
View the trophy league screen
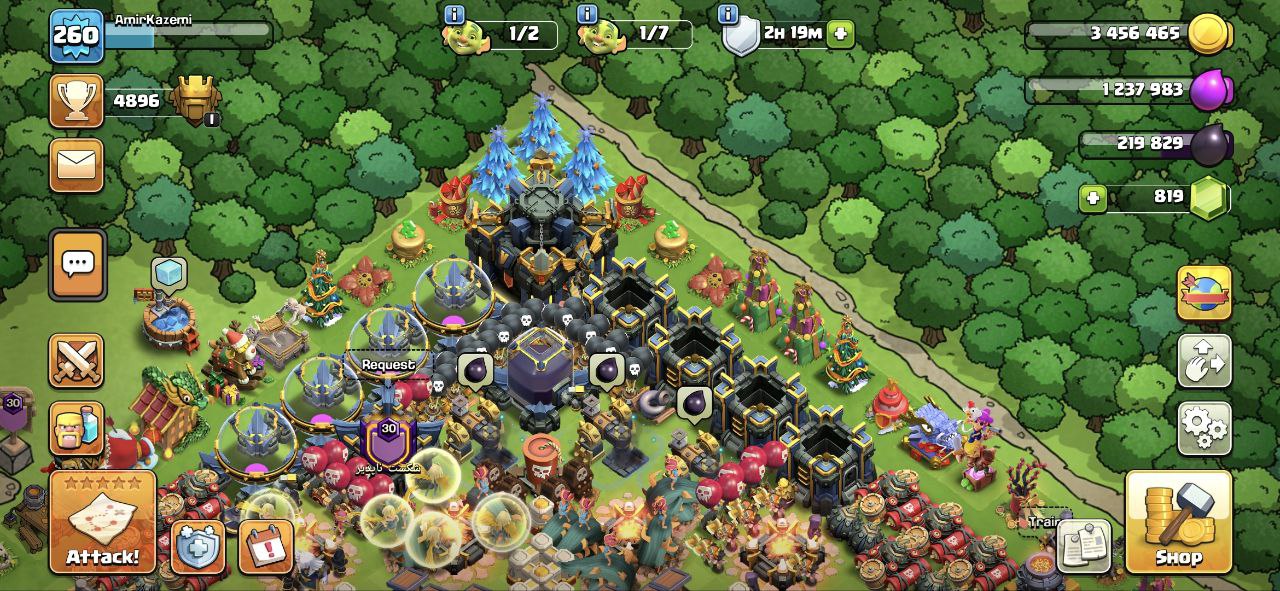(x=77, y=101)
